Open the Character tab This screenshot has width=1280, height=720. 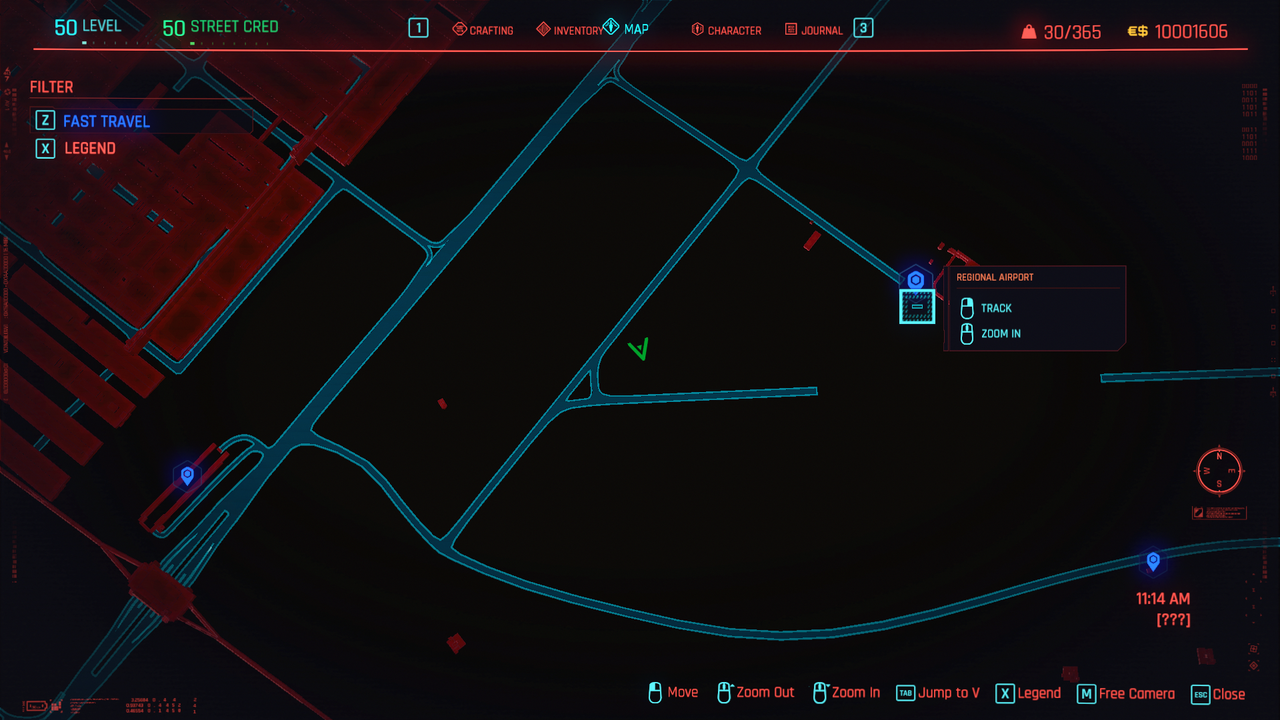[726, 30]
